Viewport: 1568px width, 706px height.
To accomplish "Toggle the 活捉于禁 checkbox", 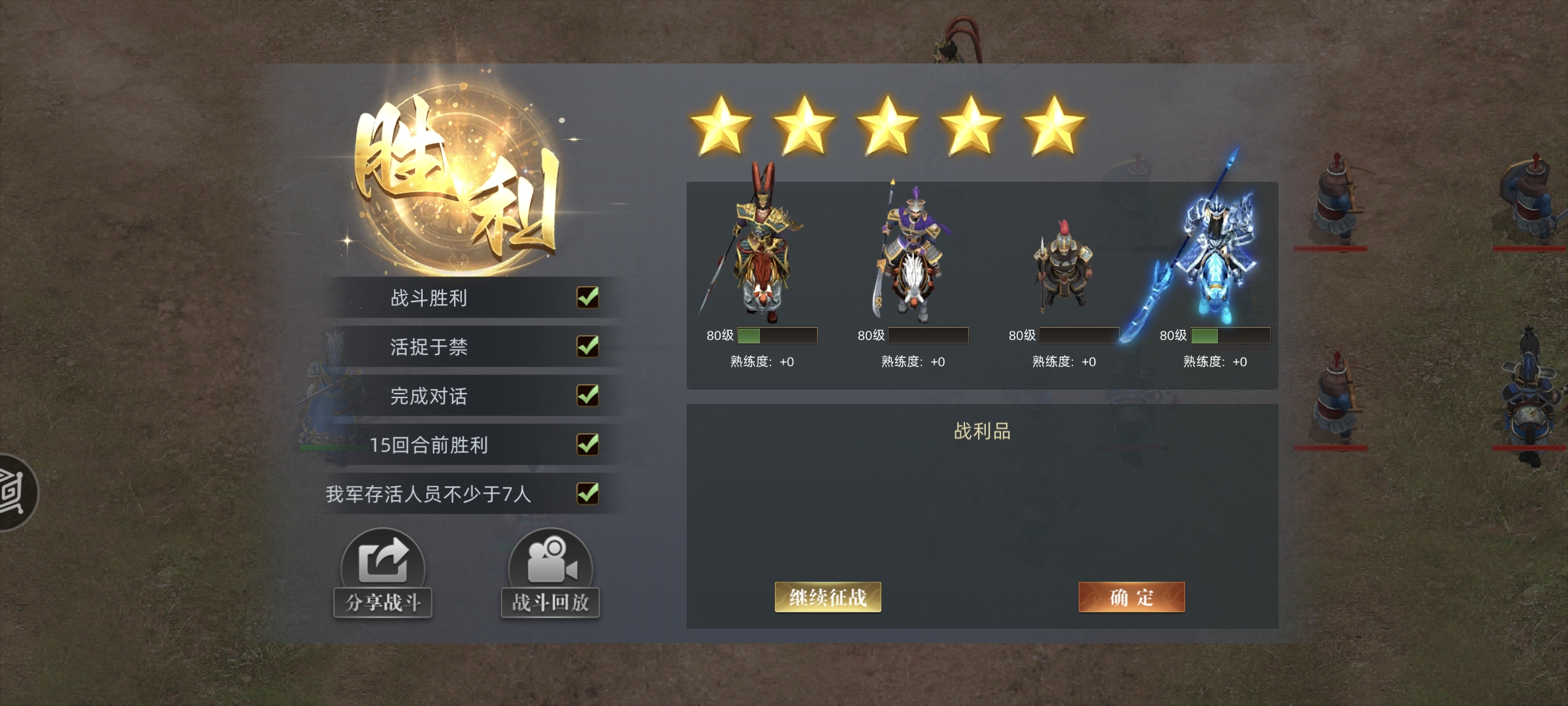I will point(589,348).
